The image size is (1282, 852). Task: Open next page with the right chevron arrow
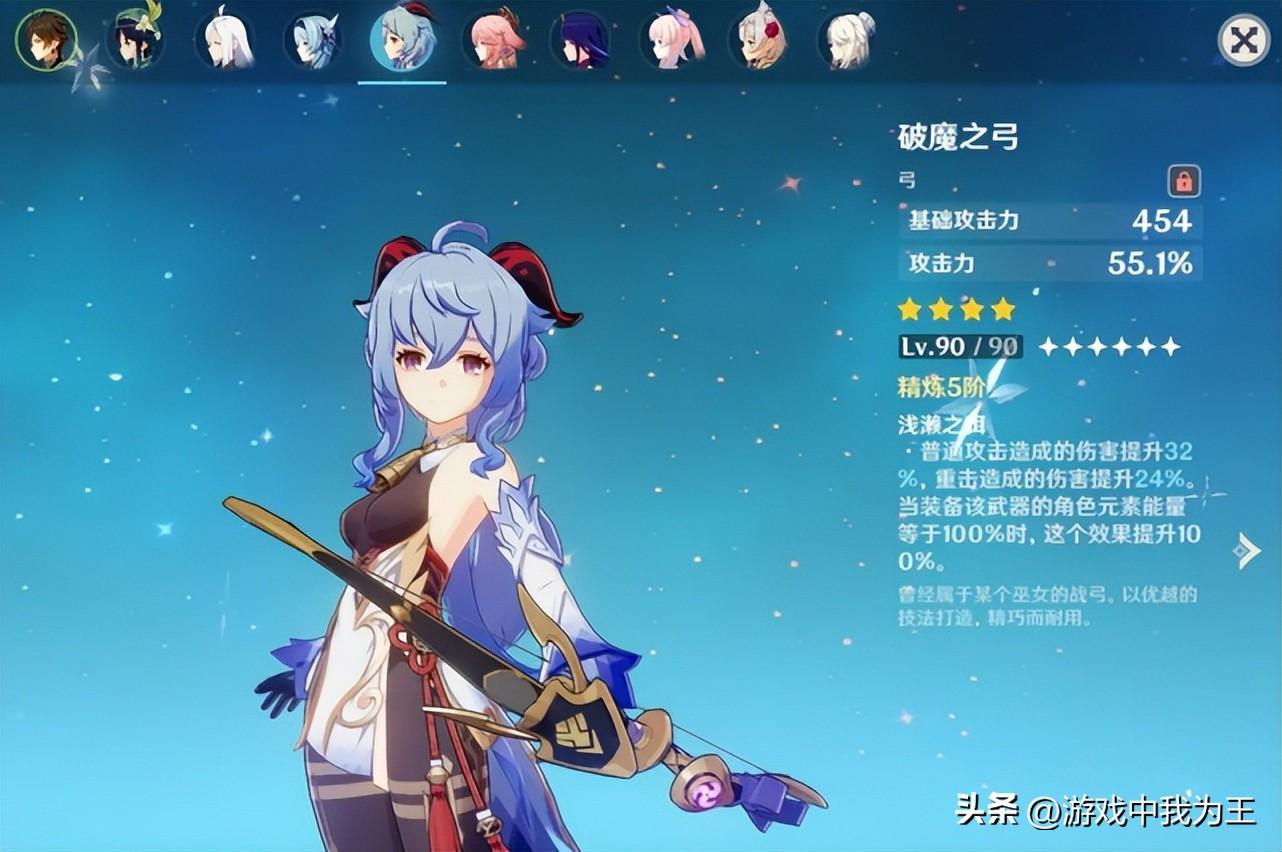click(x=1246, y=548)
